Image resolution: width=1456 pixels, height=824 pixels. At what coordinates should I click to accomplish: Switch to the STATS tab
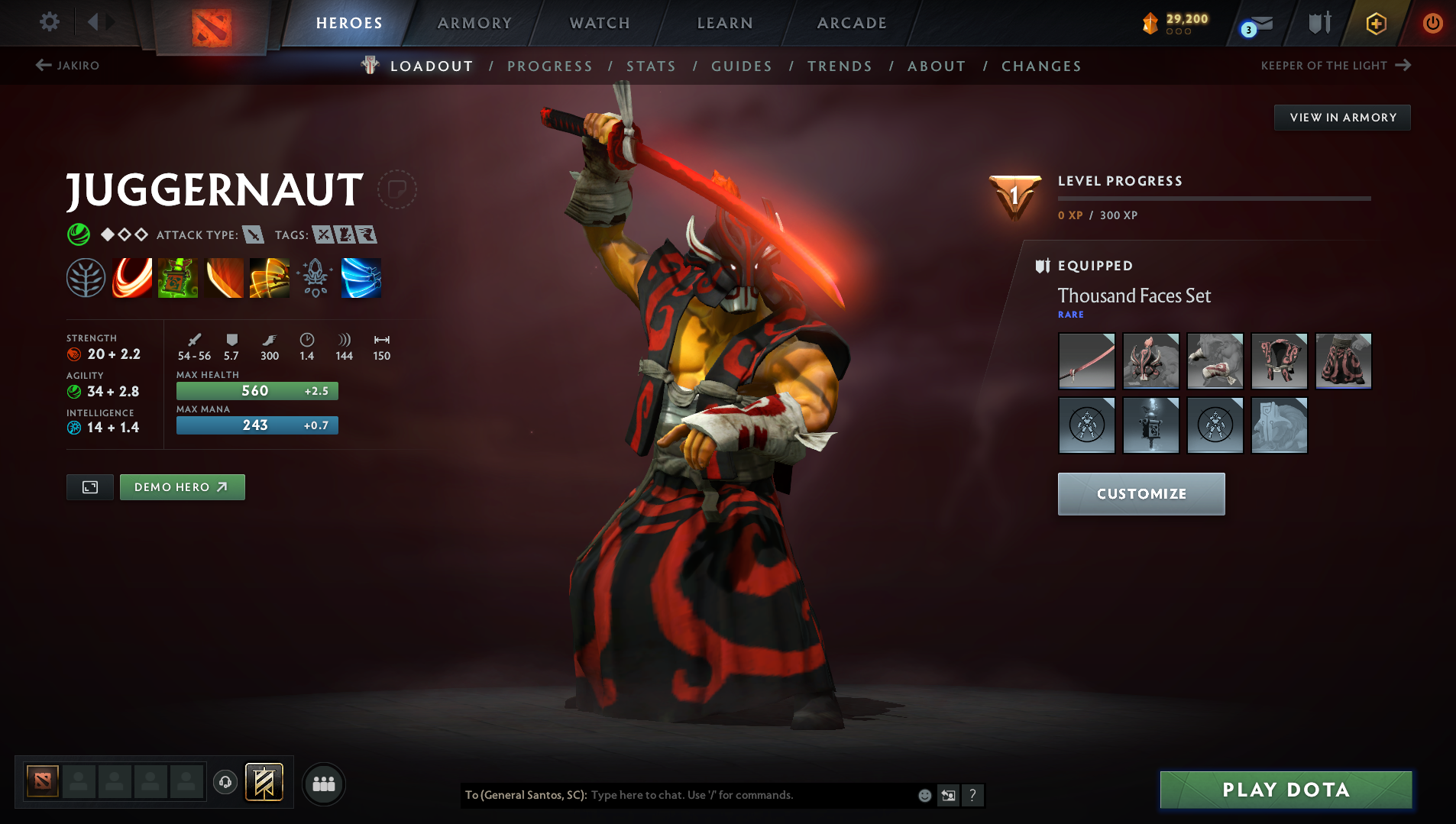click(651, 66)
